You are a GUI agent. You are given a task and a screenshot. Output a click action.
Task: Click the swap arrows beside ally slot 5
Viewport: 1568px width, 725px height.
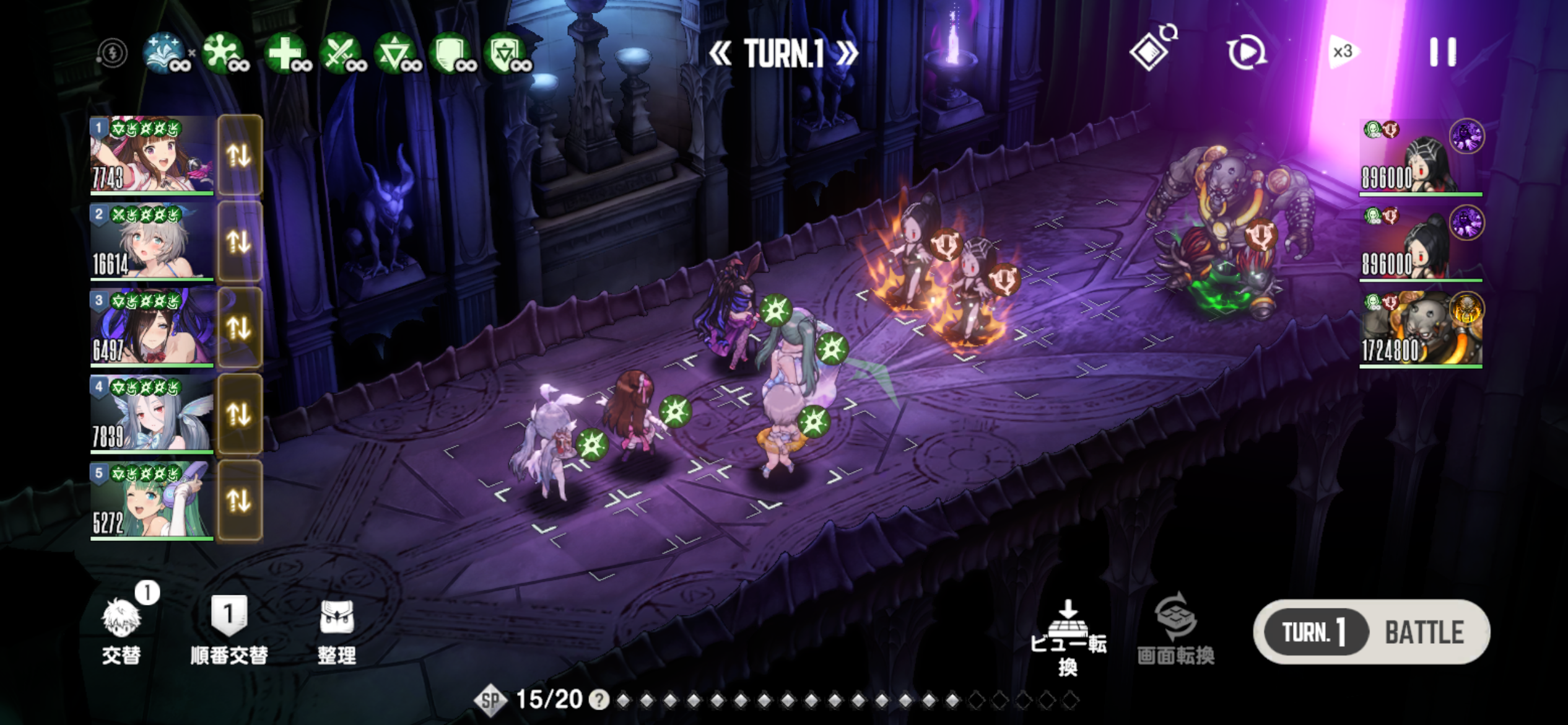[240, 501]
